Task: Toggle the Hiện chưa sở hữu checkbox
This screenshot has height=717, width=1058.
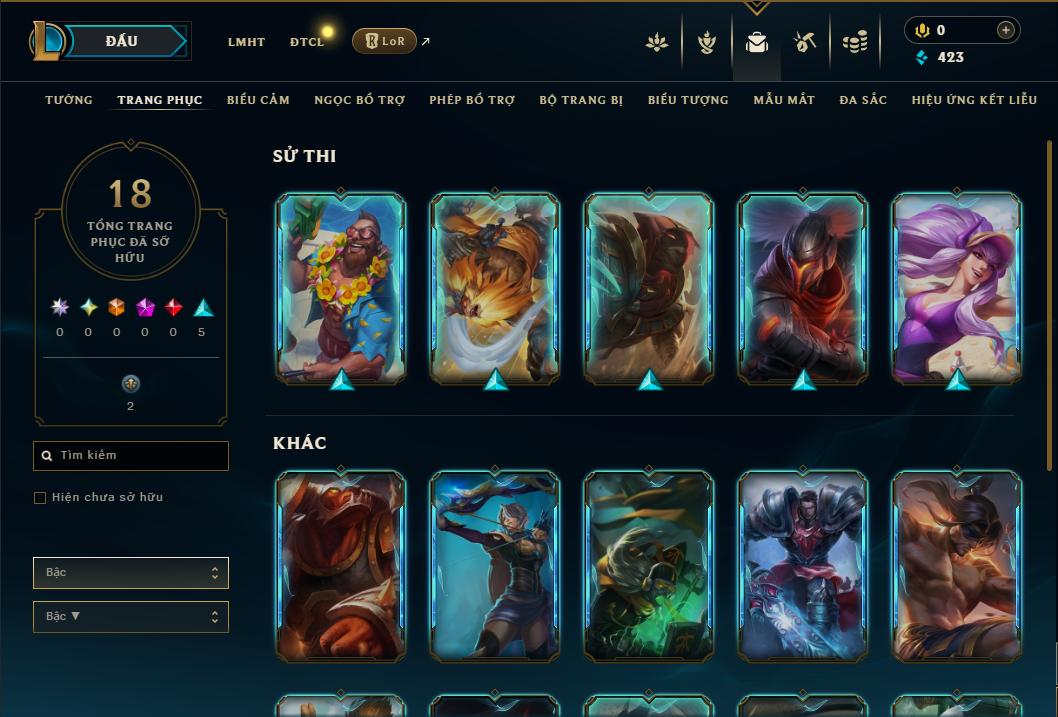Action: click(40, 498)
